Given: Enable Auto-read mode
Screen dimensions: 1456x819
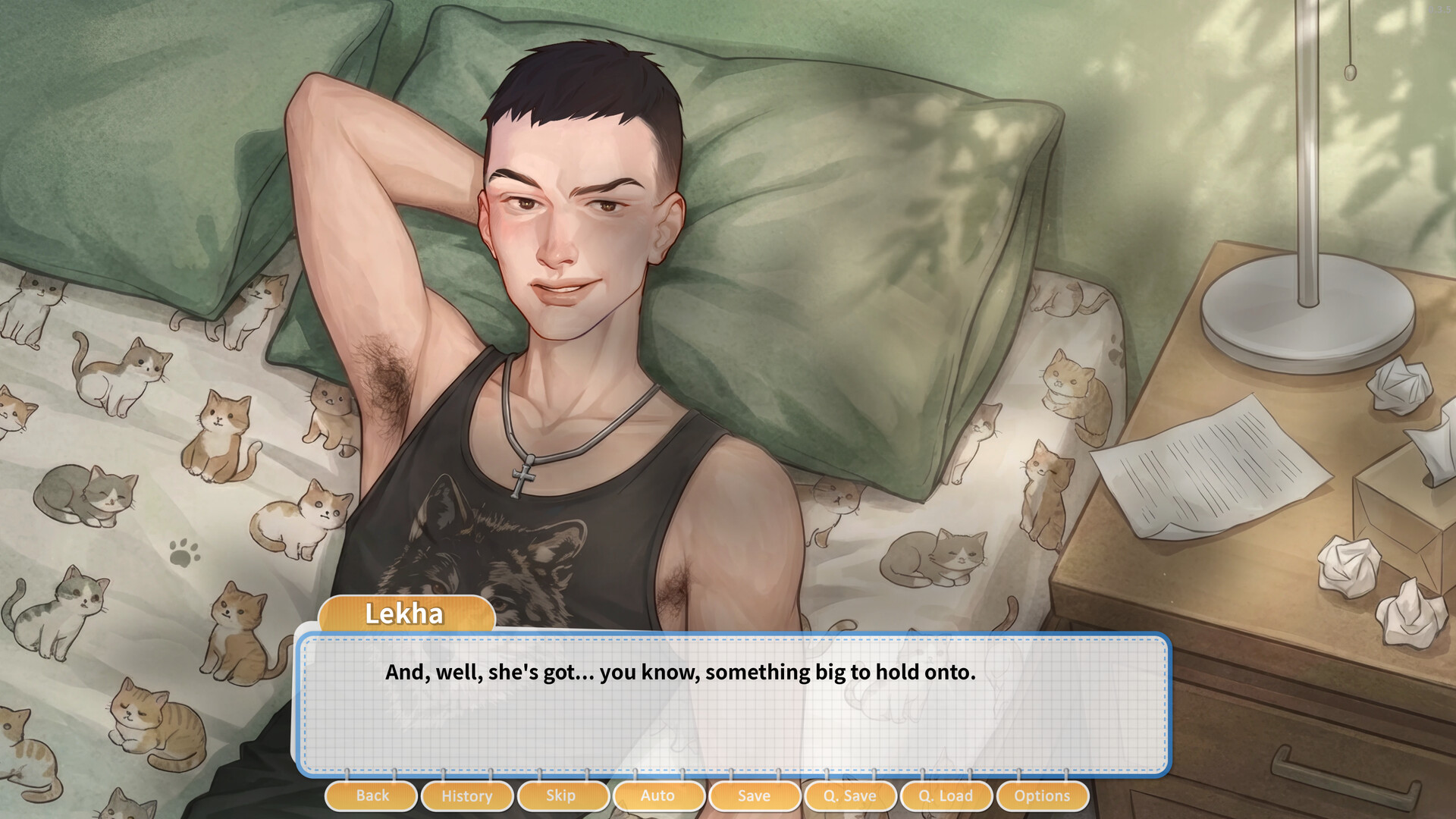Looking at the screenshot, I should tap(659, 795).
